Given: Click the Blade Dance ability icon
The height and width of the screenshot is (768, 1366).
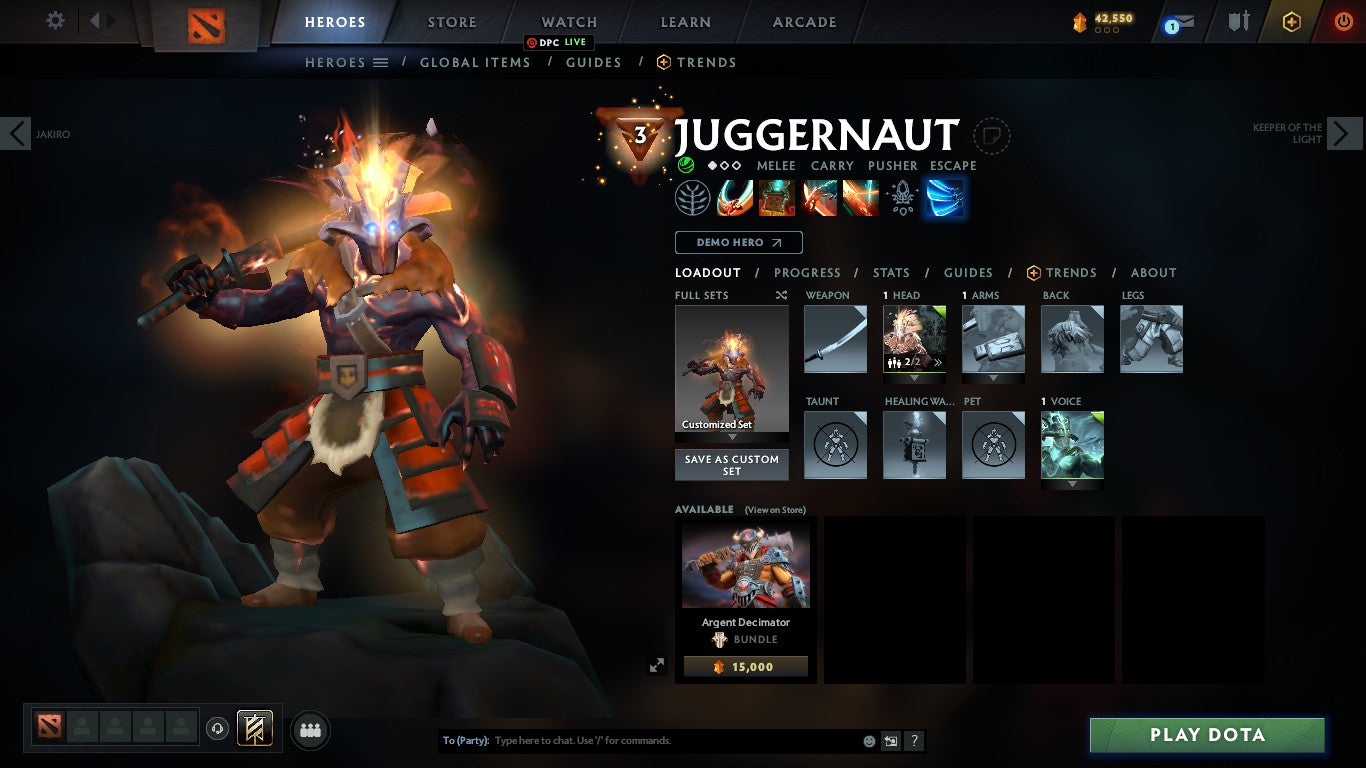Looking at the screenshot, I should coord(819,198).
